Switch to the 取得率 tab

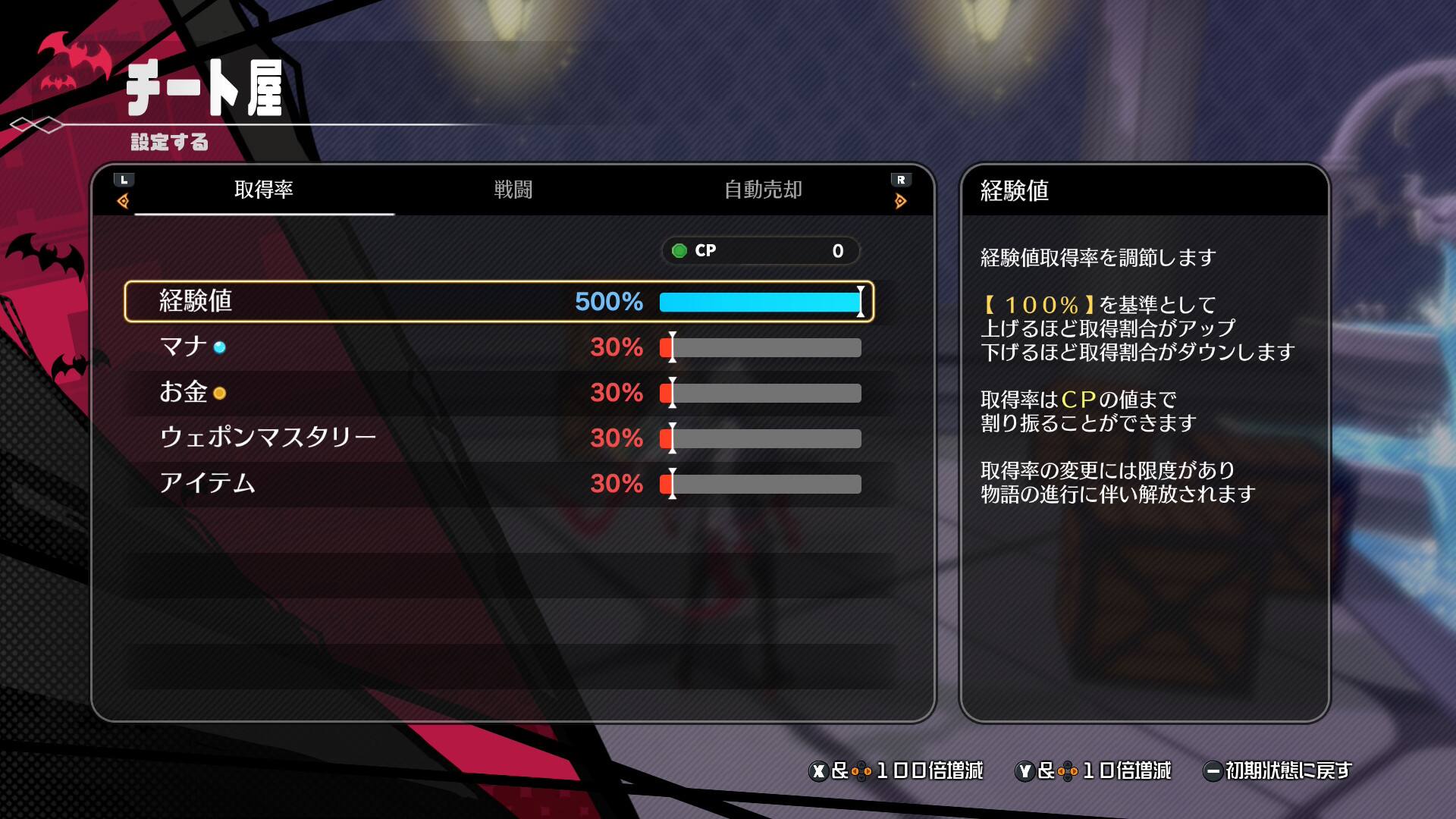[263, 190]
